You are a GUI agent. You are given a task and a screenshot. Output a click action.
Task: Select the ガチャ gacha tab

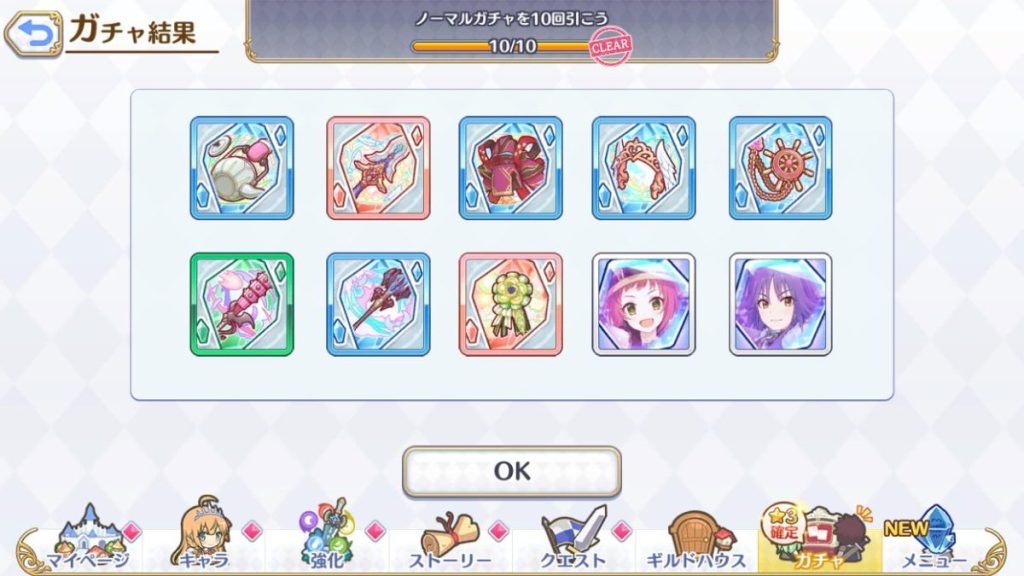coord(818,539)
